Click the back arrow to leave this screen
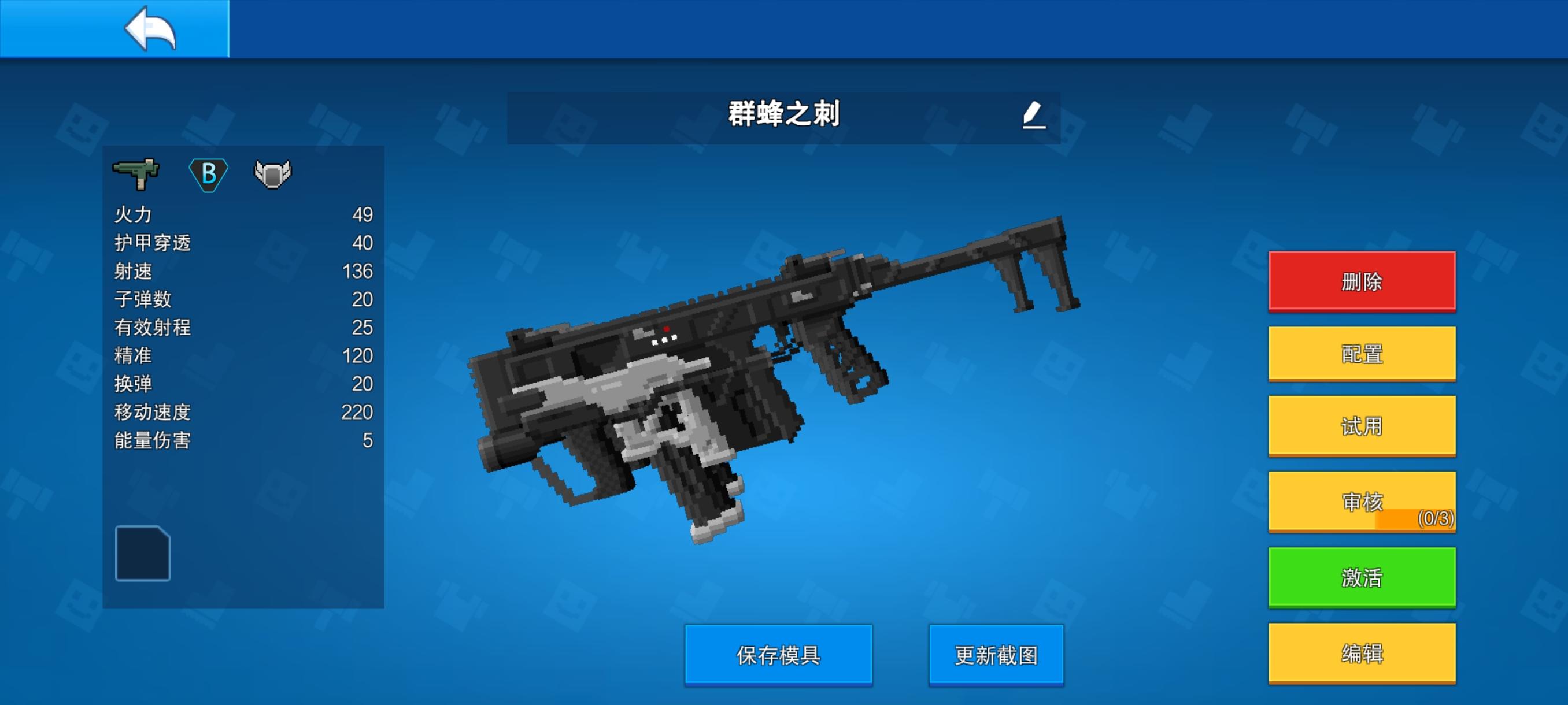This screenshot has height=705, width=1568. tap(149, 29)
